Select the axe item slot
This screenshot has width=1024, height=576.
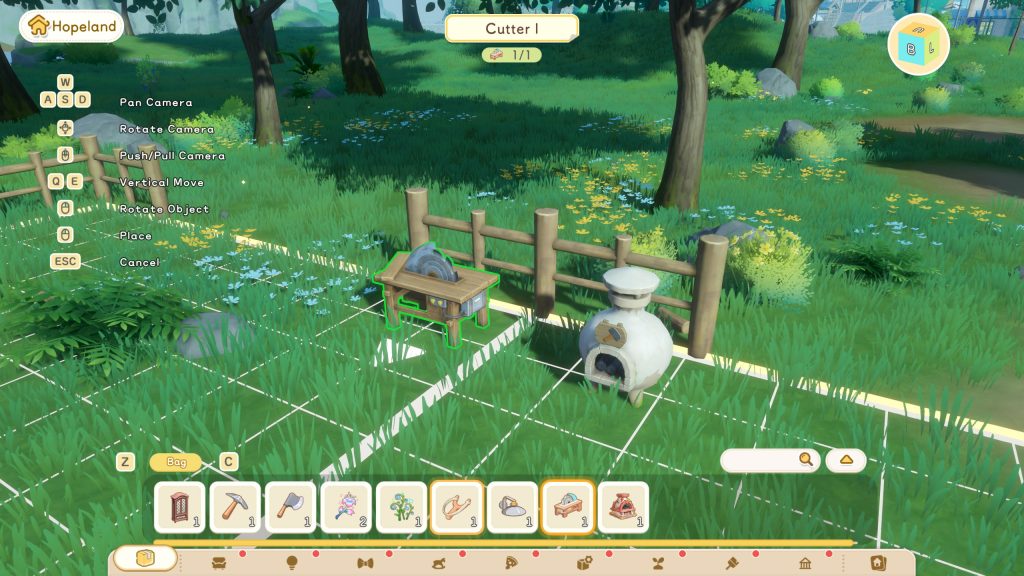291,507
